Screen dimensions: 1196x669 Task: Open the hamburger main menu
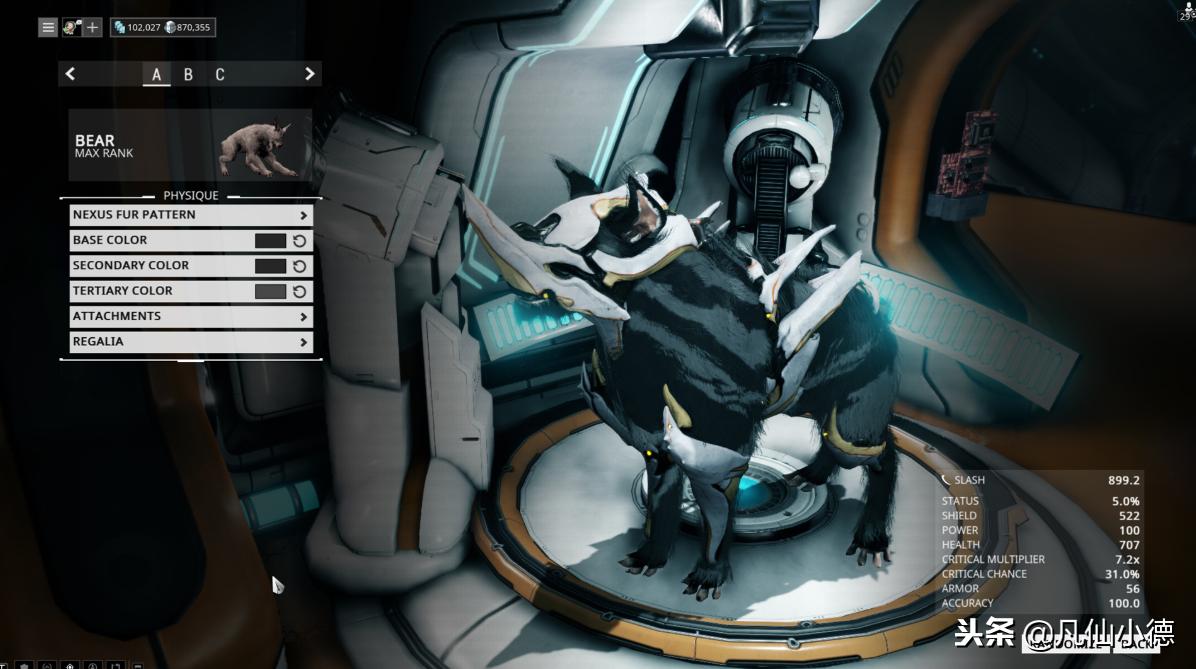point(48,27)
